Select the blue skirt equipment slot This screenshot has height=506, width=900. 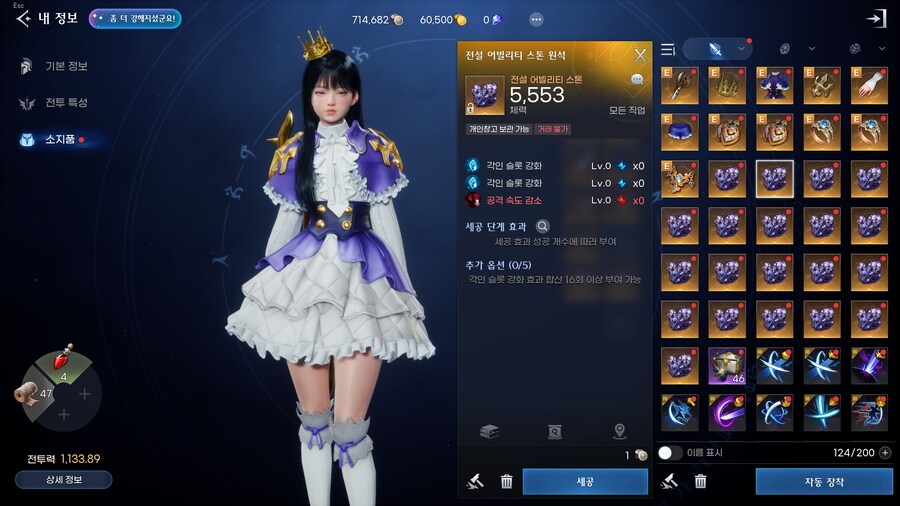[x=679, y=131]
